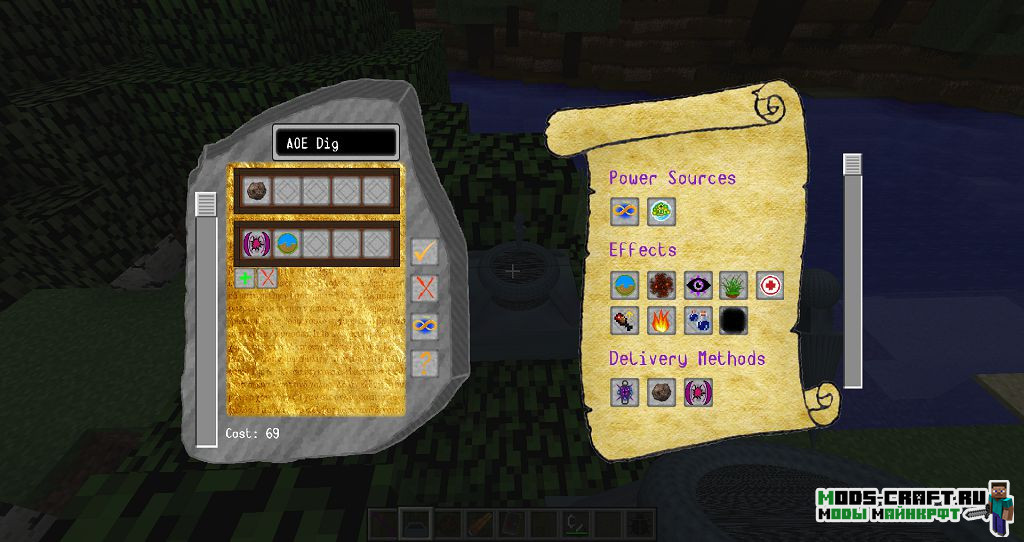1024x542 pixels.
Task: Click the AOE Dig spell name field
Action: (335, 143)
